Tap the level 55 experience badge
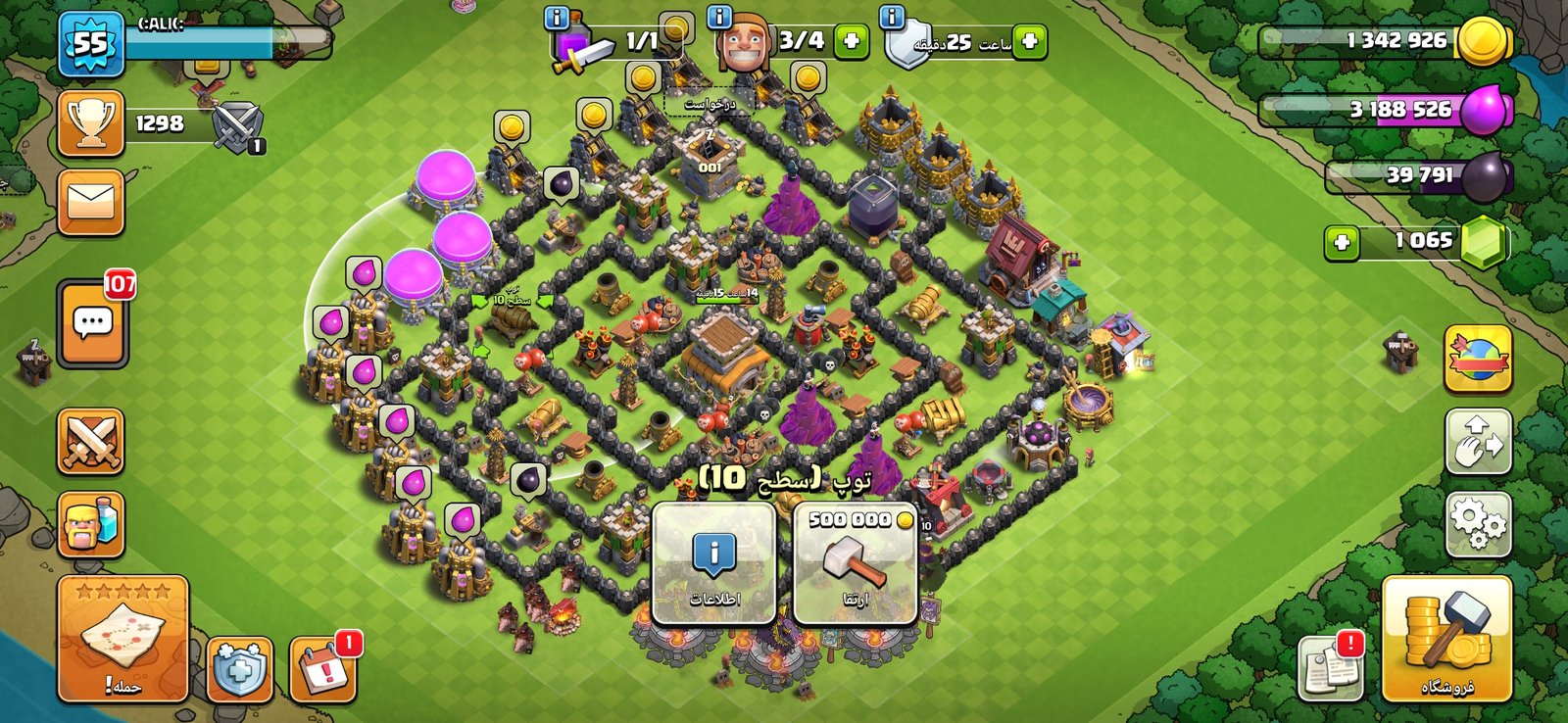 pos(91,44)
